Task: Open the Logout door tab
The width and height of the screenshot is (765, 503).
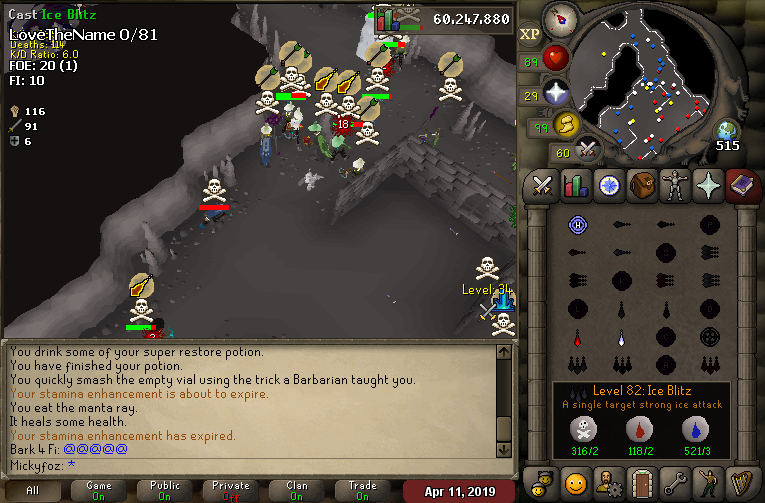Action: click(642, 483)
